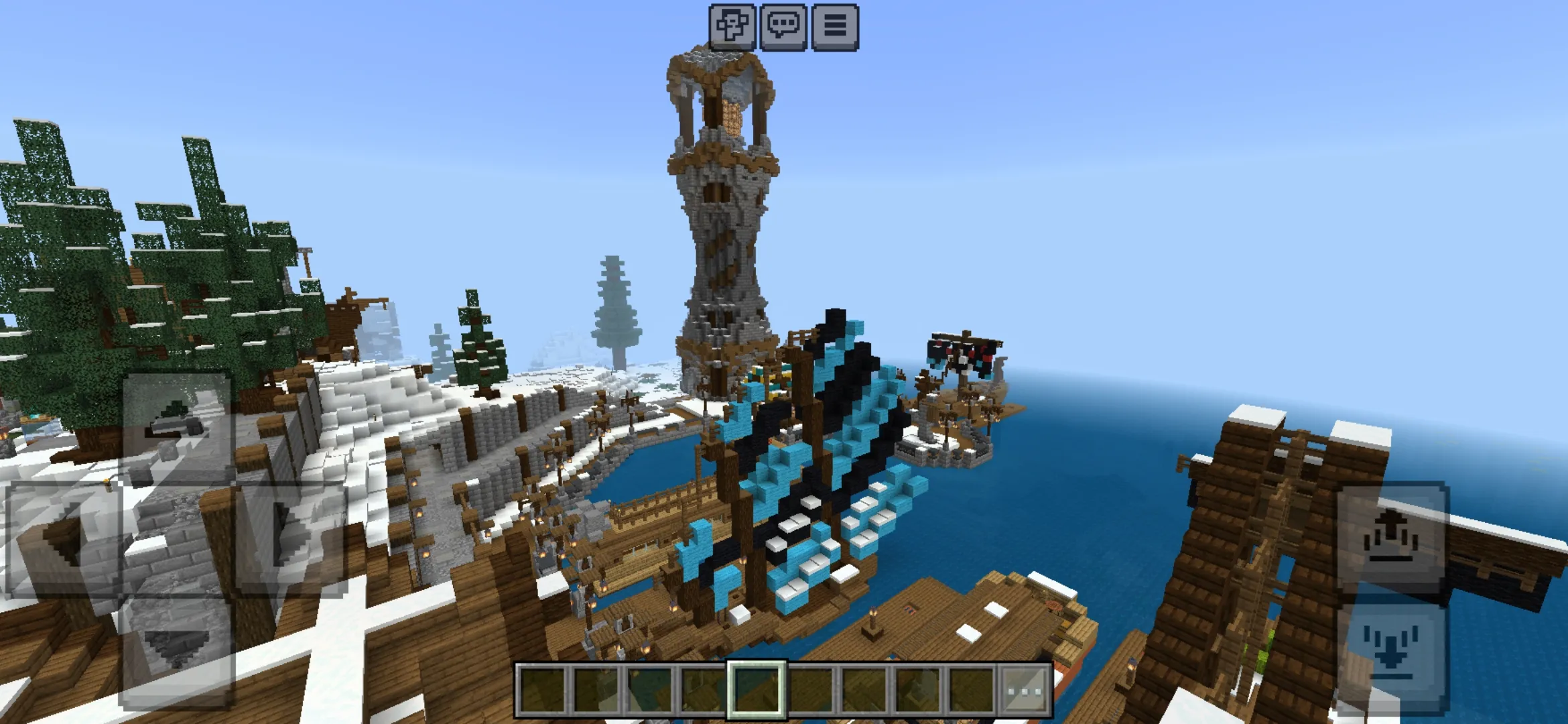Open inventory with the three-dots hotbar button
This screenshot has width=1568, height=724.
coord(1024,690)
